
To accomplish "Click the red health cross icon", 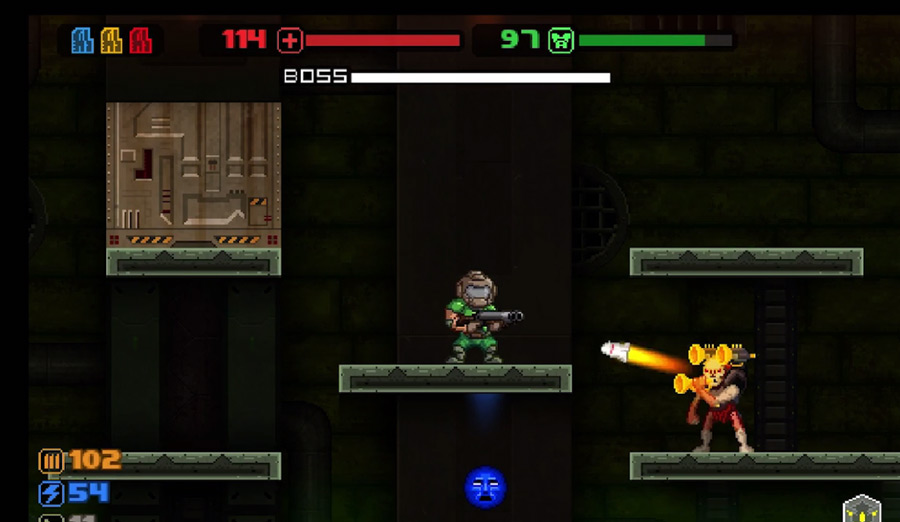I will (x=290, y=40).
